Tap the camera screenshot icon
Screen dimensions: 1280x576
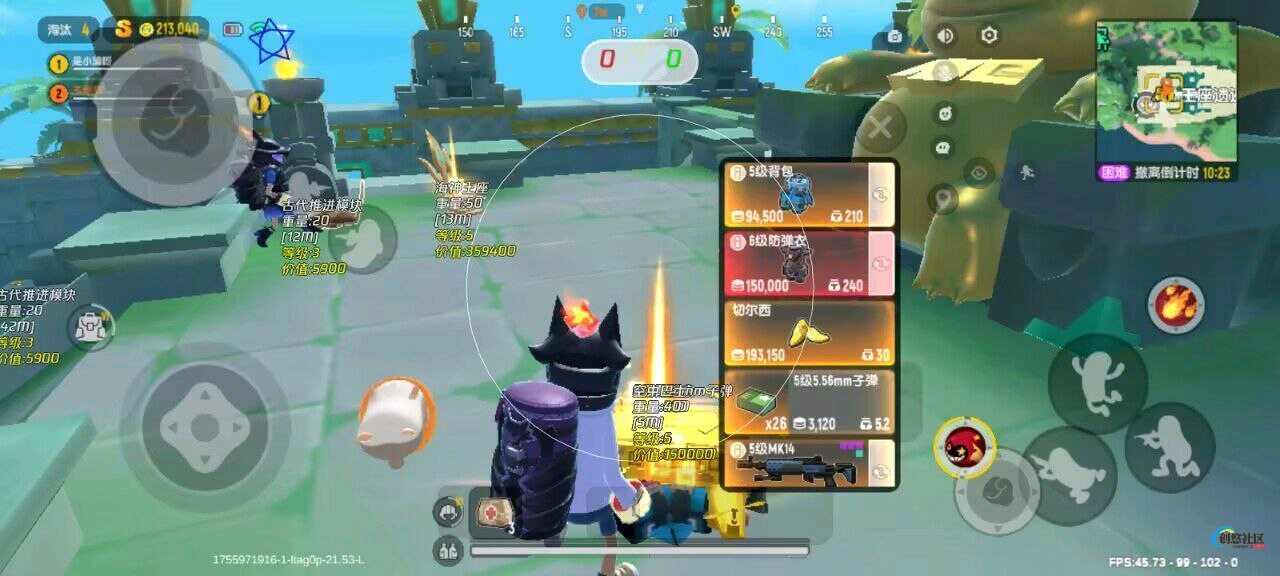click(893, 38)
